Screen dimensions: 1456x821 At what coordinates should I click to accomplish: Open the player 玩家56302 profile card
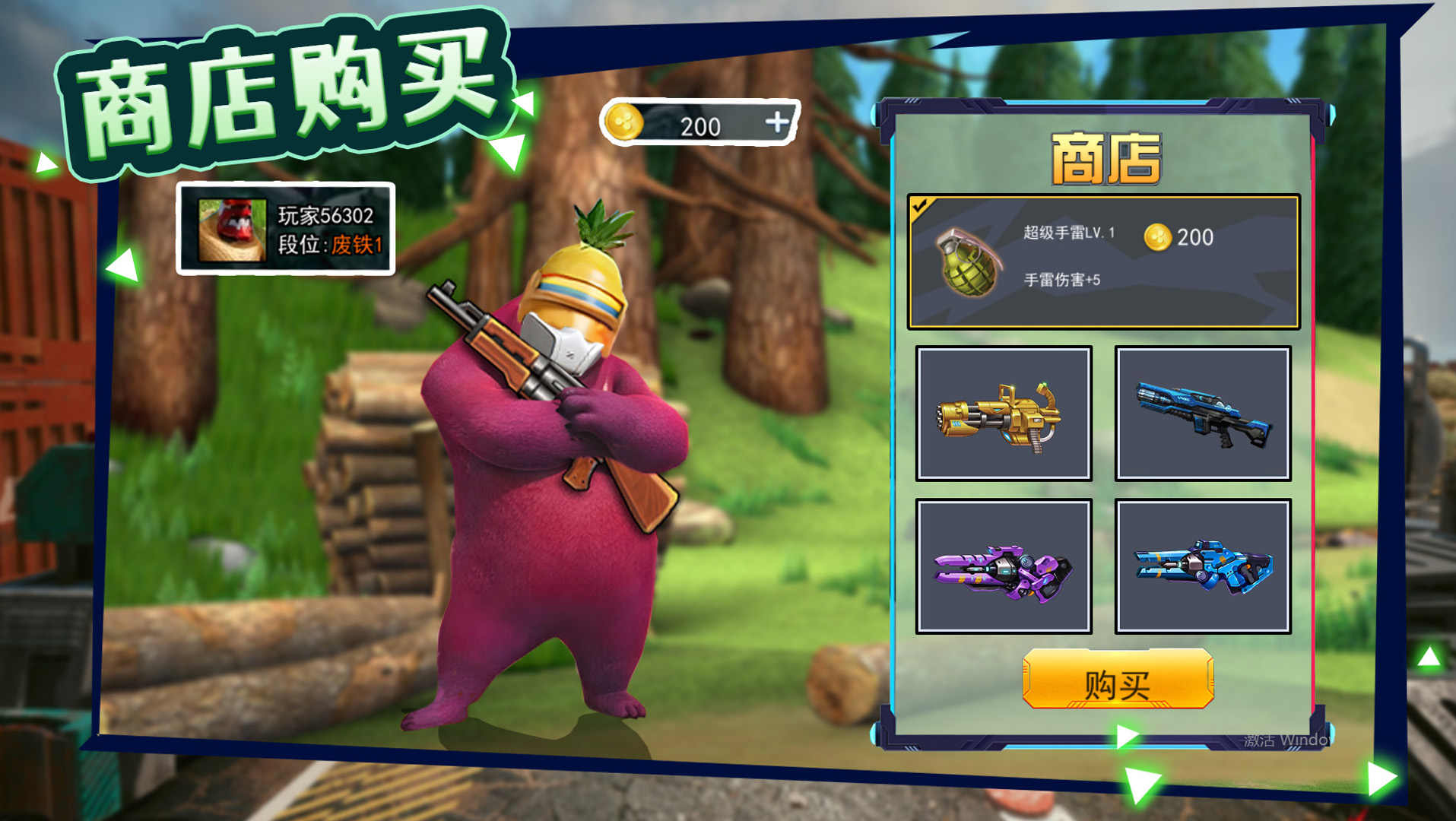click(286, 229)
